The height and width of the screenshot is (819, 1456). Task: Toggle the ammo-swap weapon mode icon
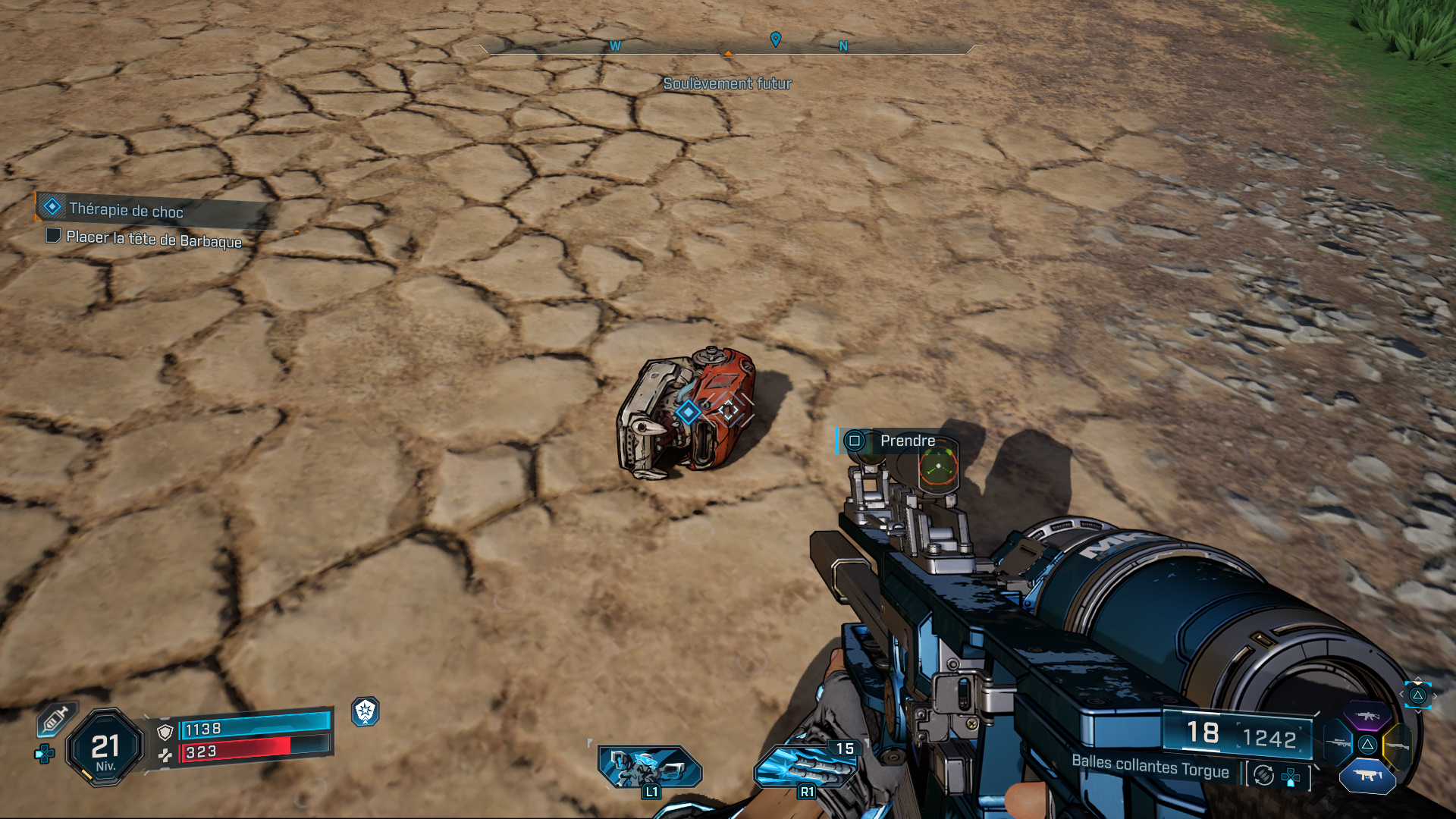tap(1263, 775)
